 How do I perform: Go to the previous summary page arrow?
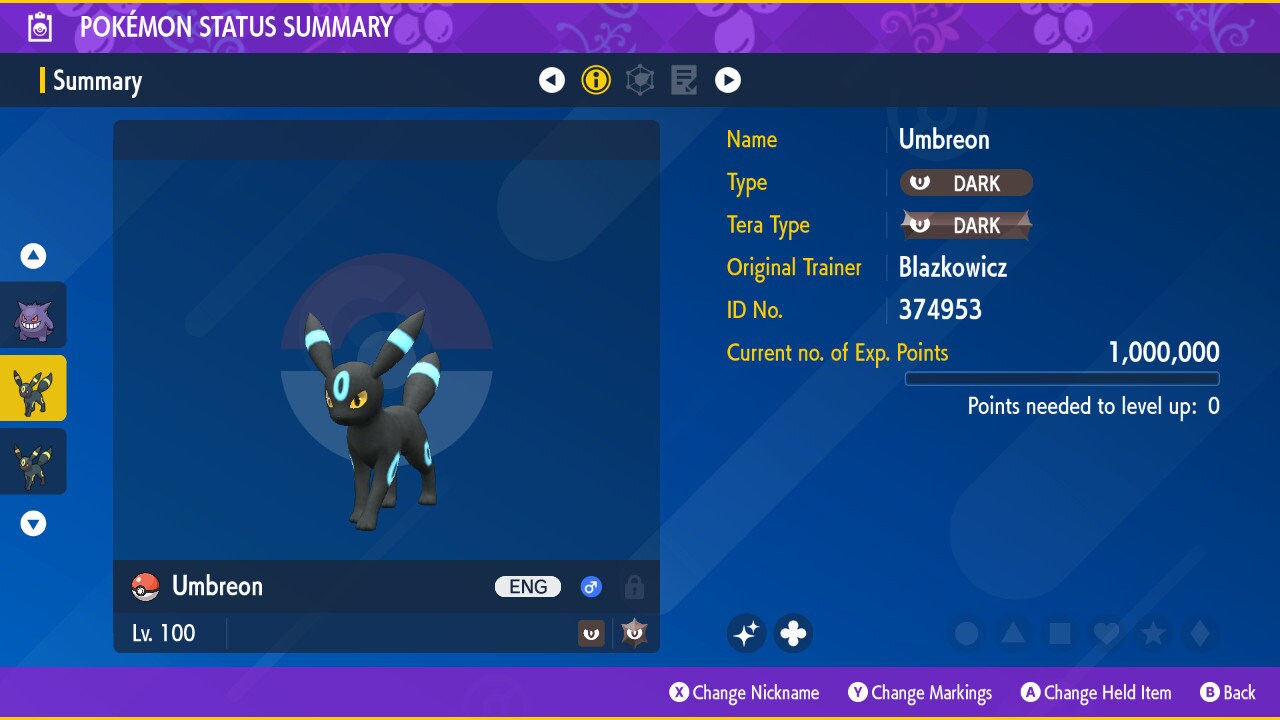tap(552, 80)
